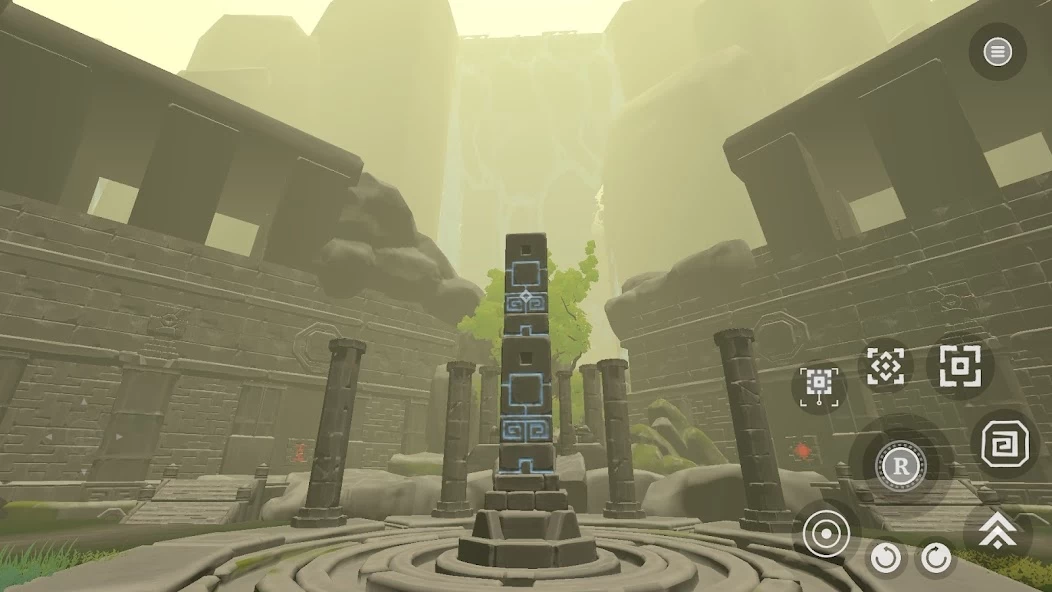
Task: Select the single square bracket icon
Action: point(959,366)
